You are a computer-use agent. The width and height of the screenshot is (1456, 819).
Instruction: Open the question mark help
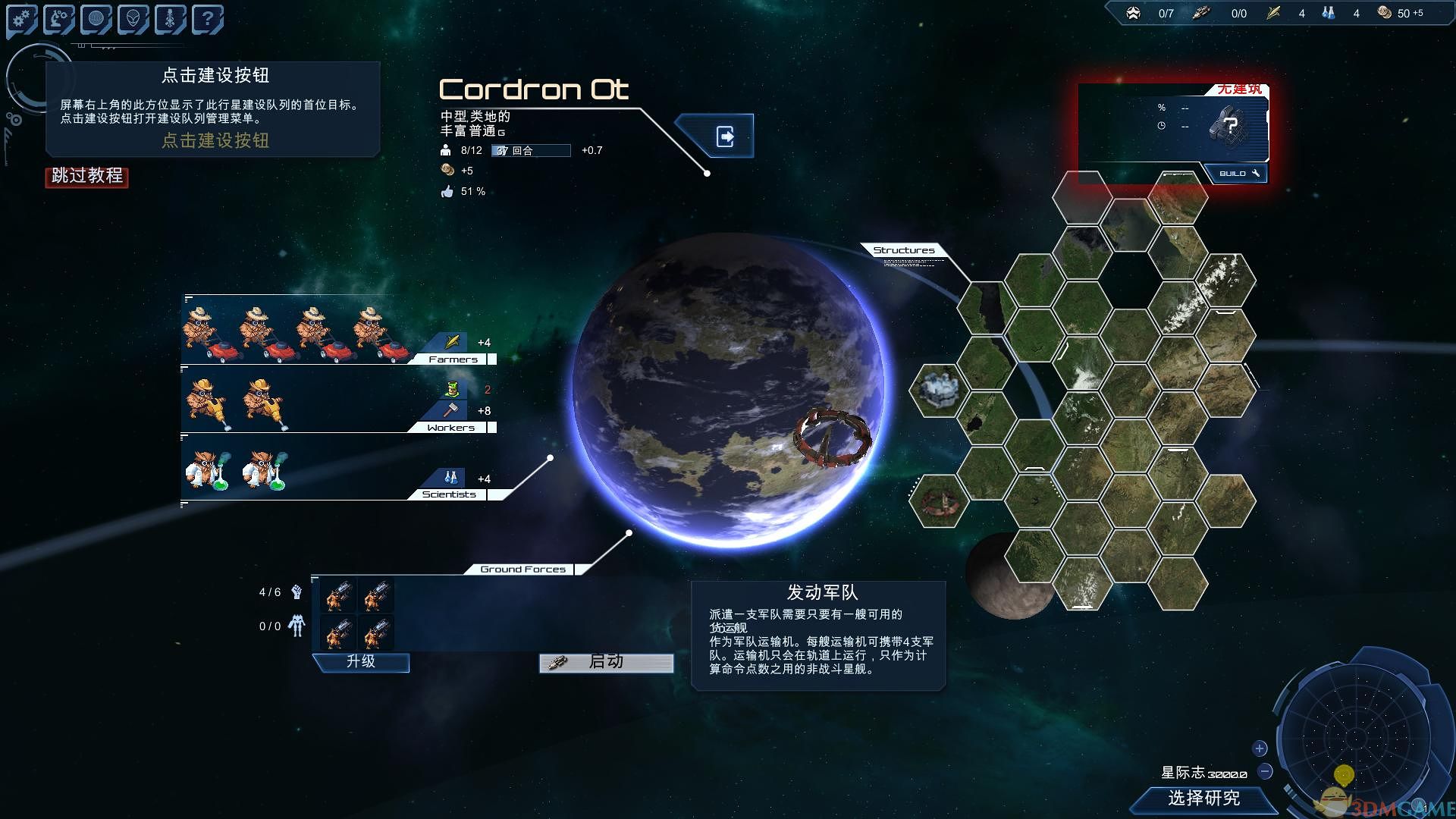coord(207,19)
